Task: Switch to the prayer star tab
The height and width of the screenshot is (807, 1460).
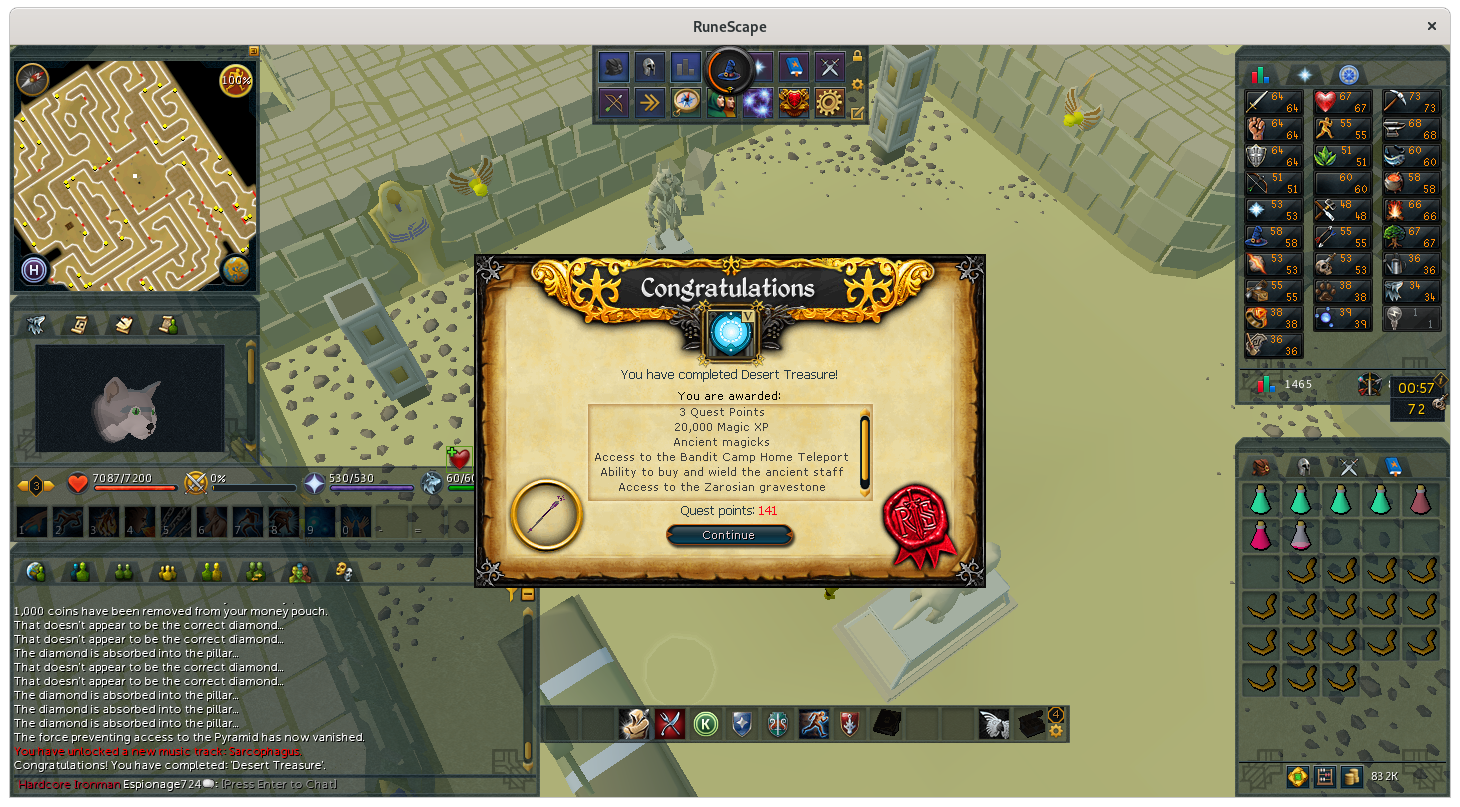Action: (1304, 75)
